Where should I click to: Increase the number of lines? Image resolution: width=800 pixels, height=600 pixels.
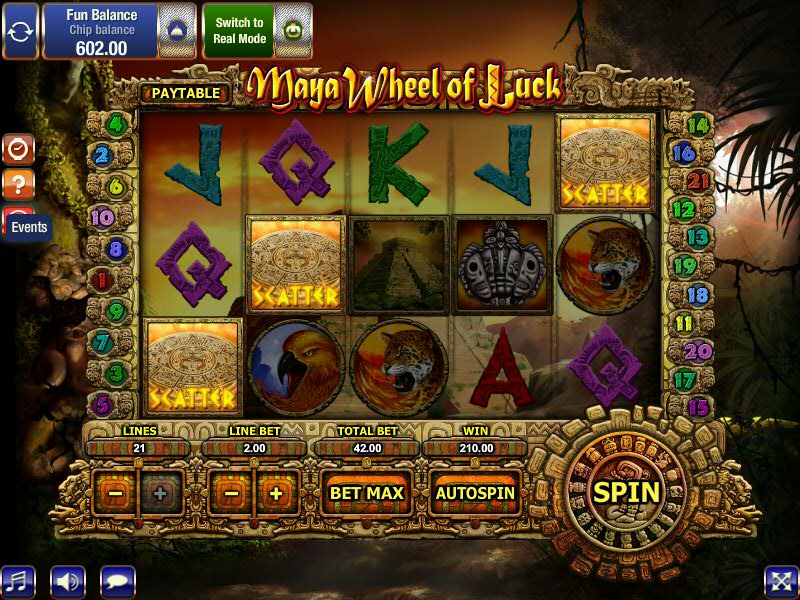pos(159,494)
